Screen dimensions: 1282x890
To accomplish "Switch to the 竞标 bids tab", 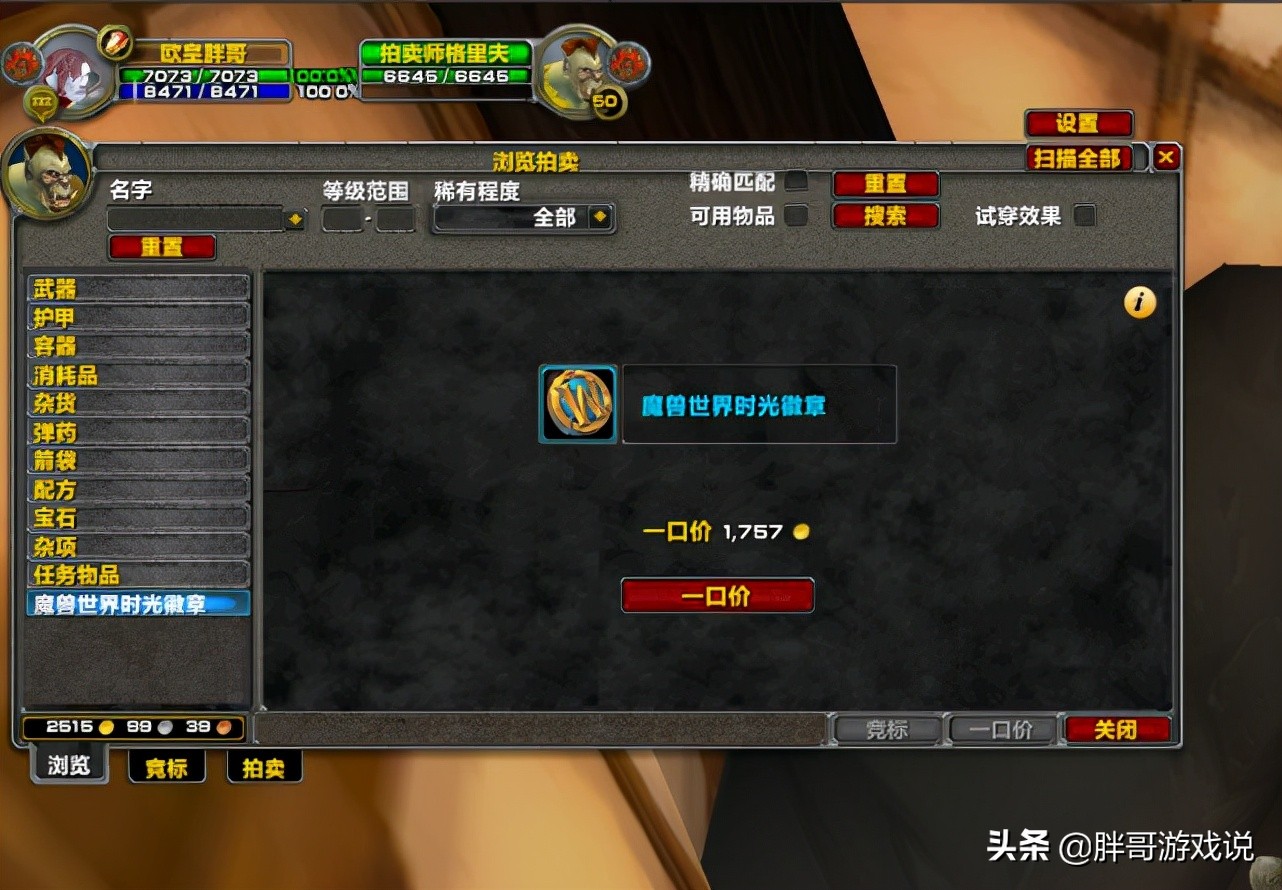I will pyautogui.click(x=167, y=768).
